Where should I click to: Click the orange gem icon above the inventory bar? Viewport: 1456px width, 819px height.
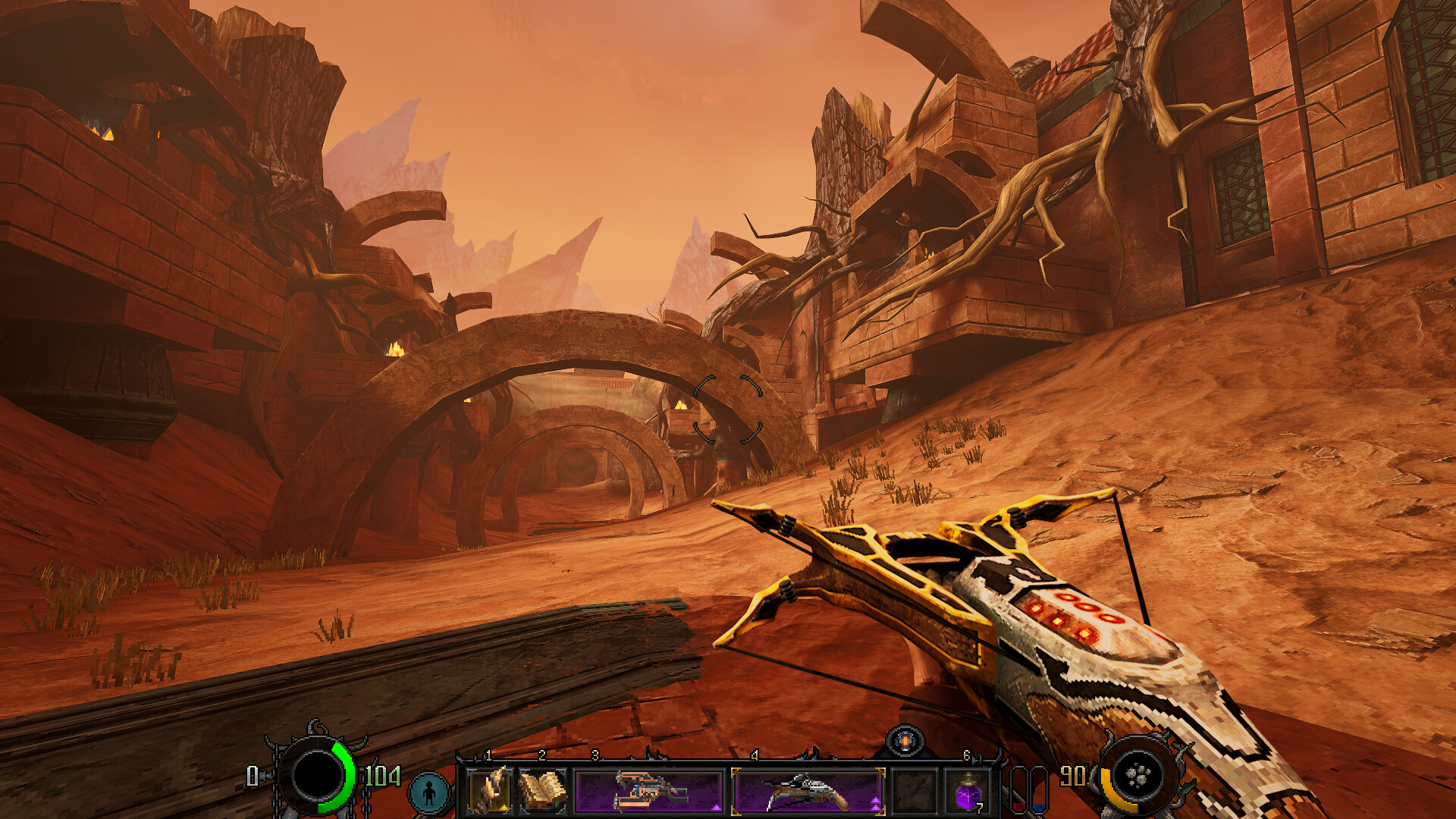tap(906, 740)
